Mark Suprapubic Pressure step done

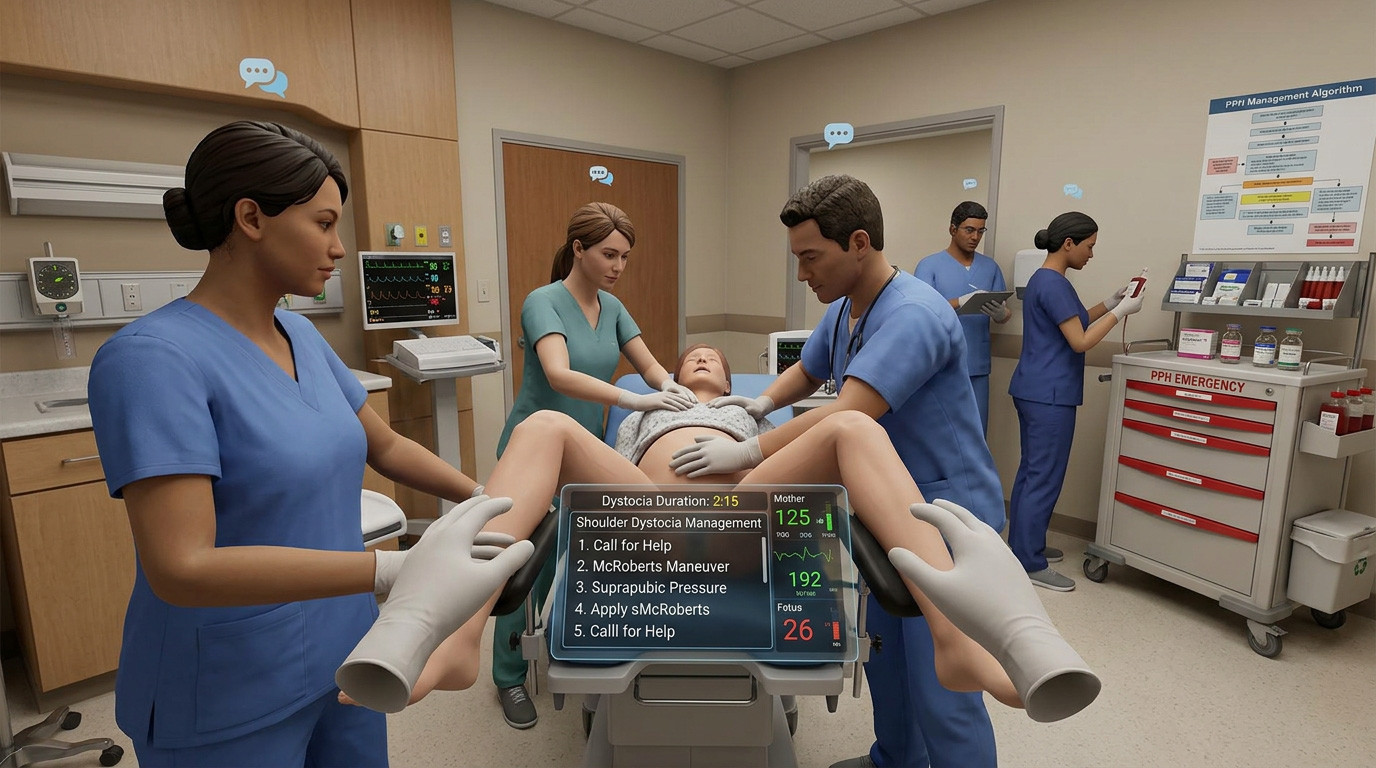(652, 587)
